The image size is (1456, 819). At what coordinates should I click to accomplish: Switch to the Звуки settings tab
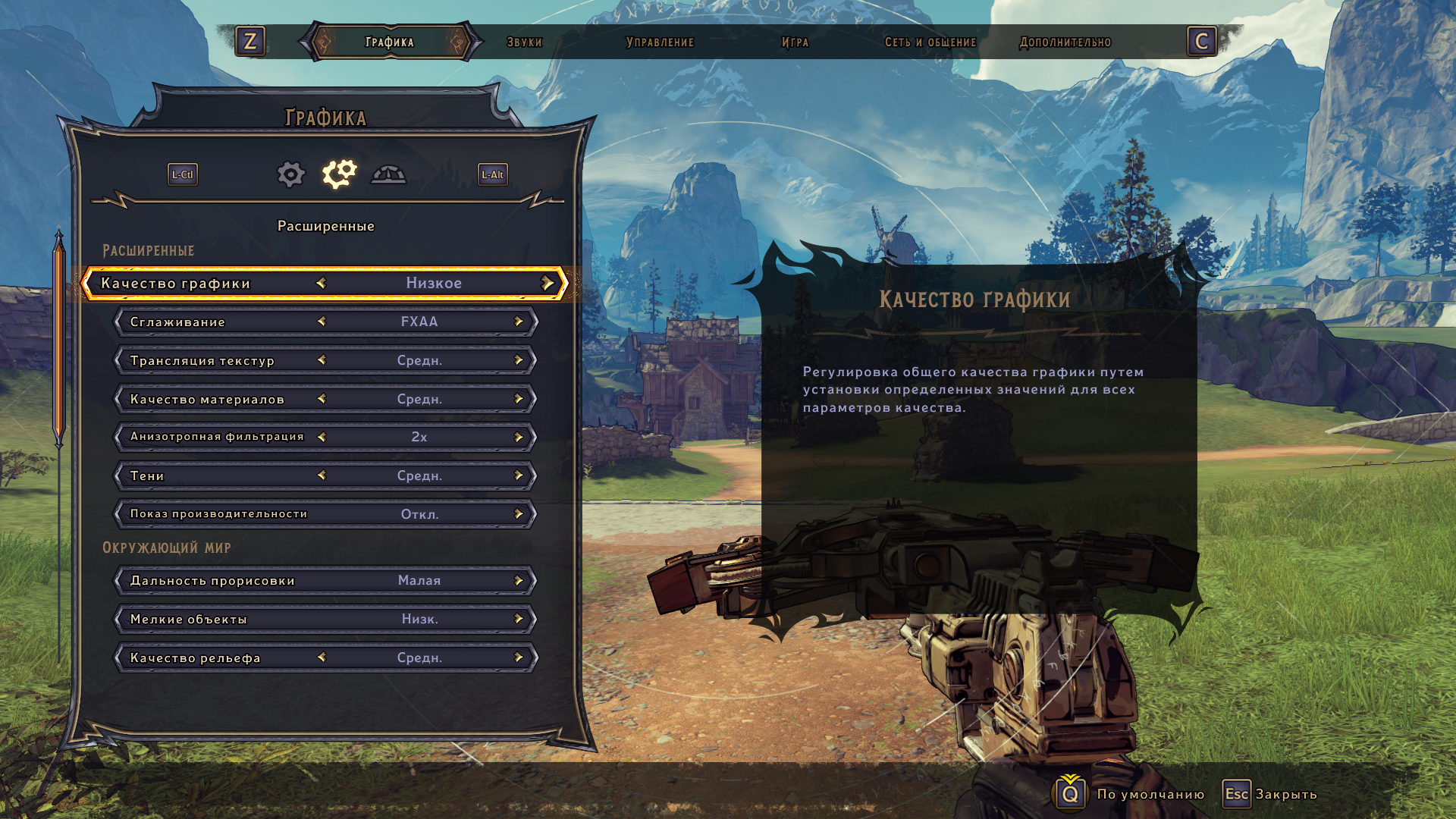(525, 42)
